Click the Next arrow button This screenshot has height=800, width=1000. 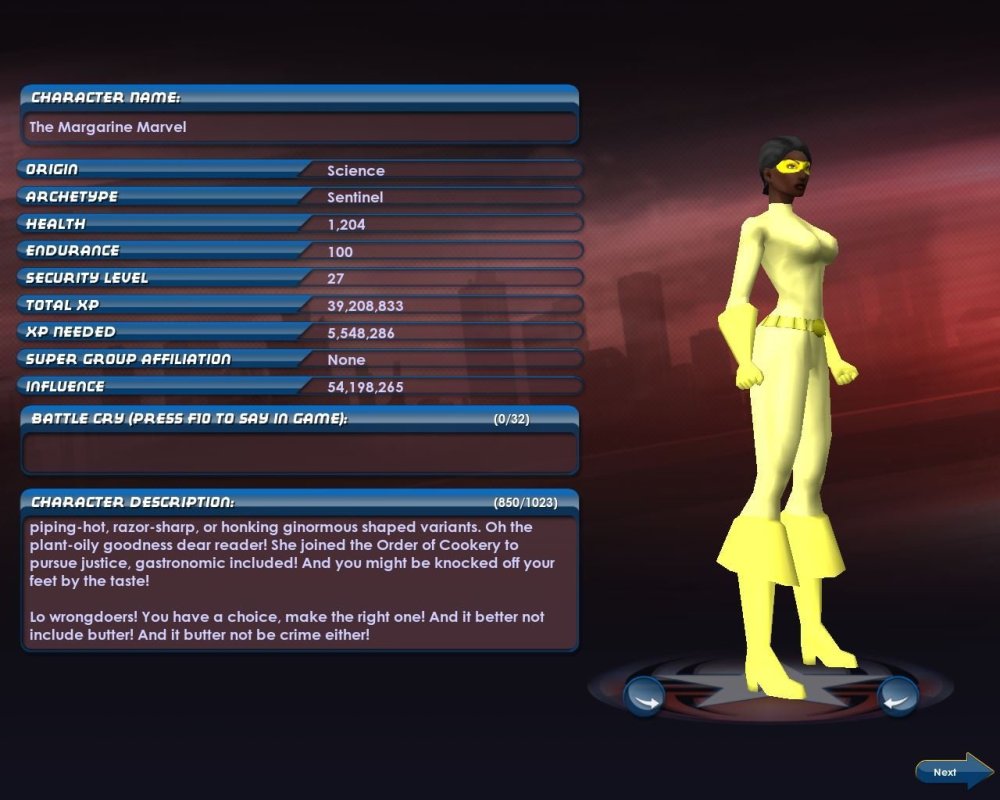[953, 771]
